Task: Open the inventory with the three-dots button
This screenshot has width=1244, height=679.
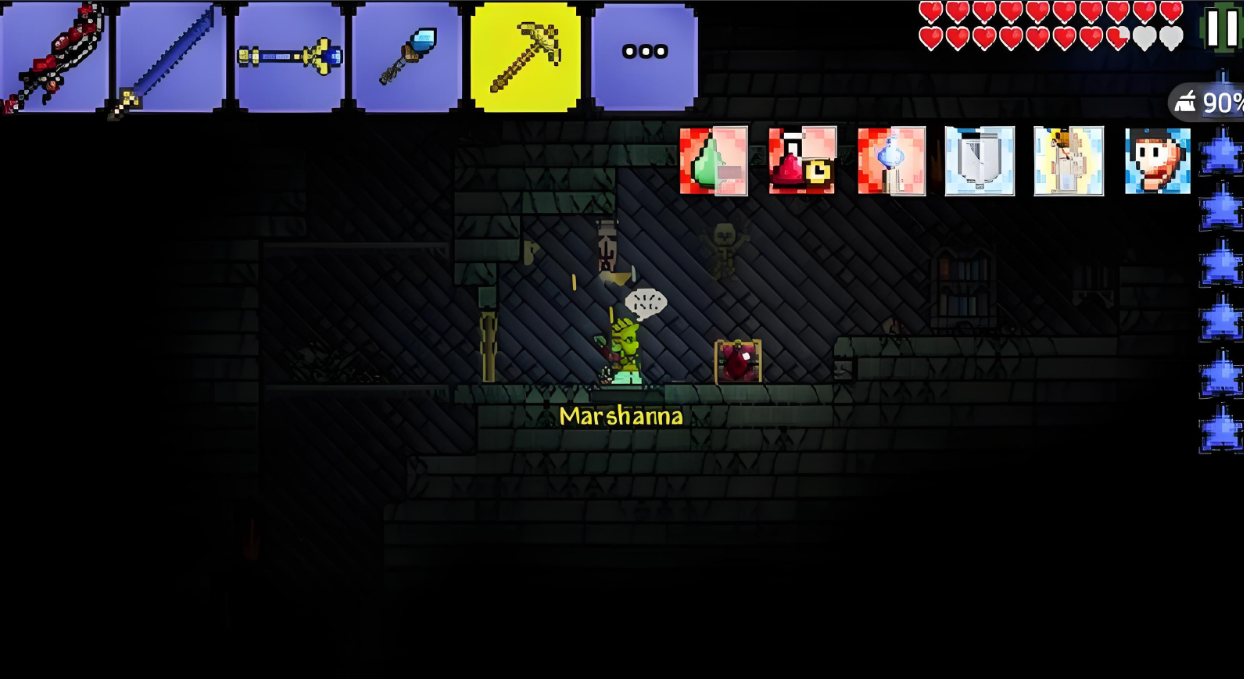Action: point(644,57)
